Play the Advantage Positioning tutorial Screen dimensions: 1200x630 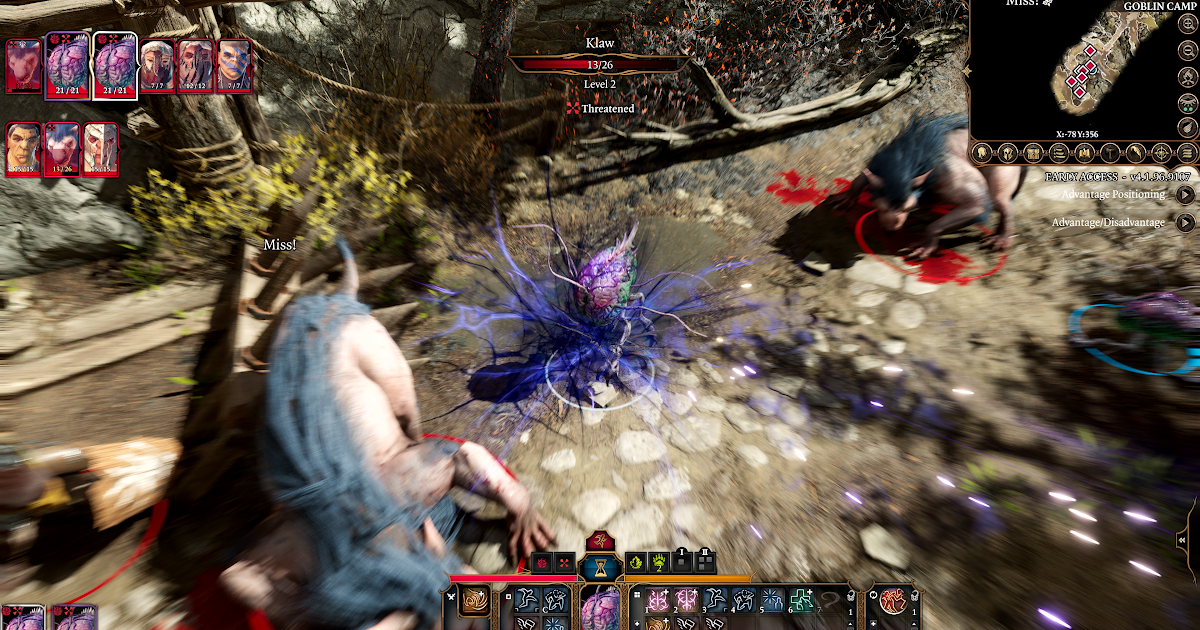(1185, 195)
